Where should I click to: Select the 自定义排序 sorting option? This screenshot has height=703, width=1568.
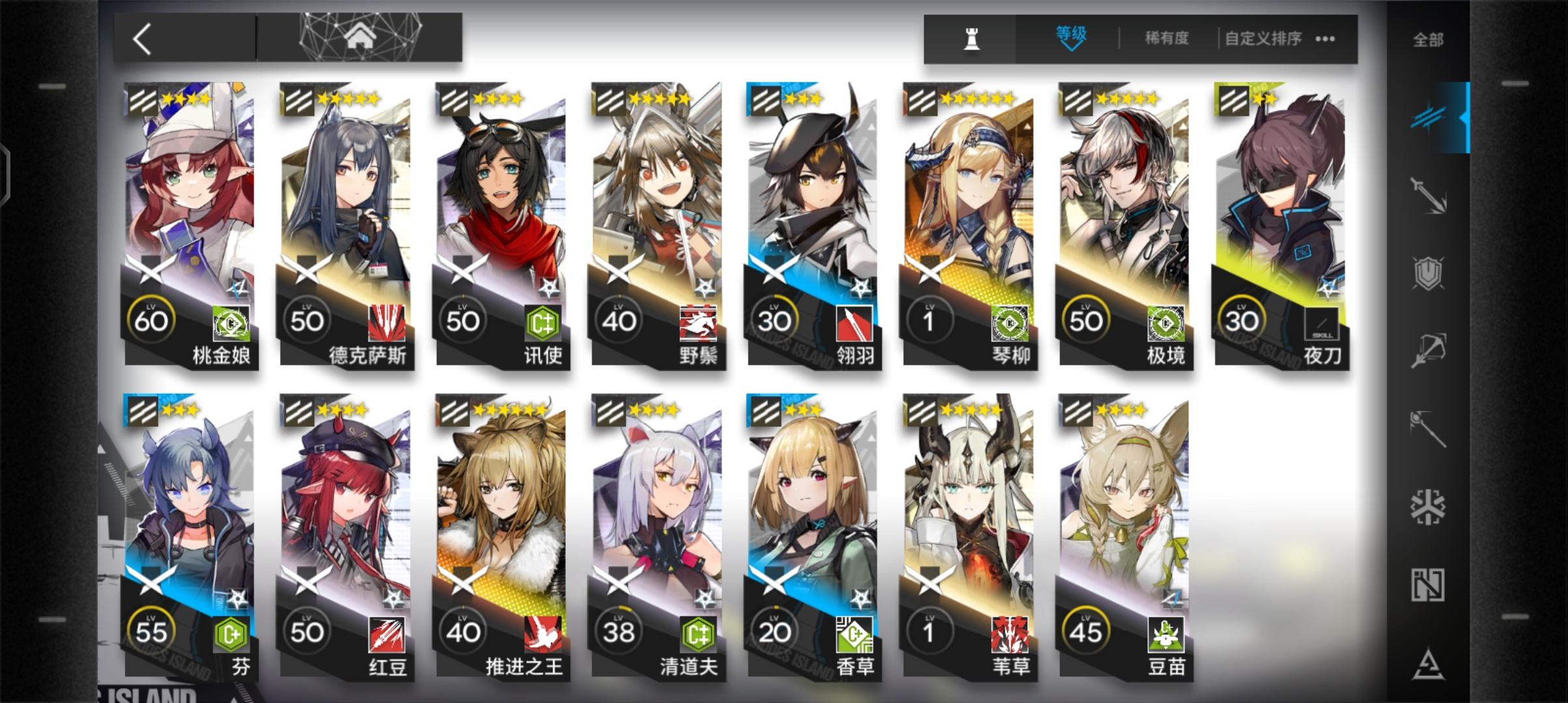[1262, 38]
